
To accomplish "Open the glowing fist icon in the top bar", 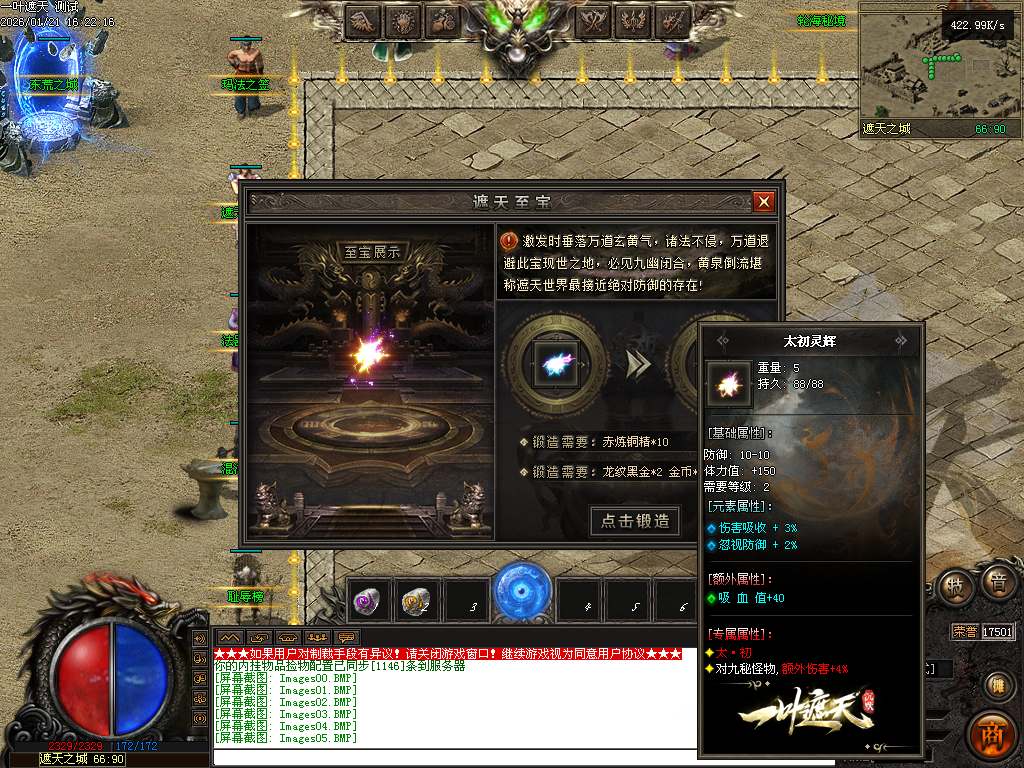I will coord(405,20).
